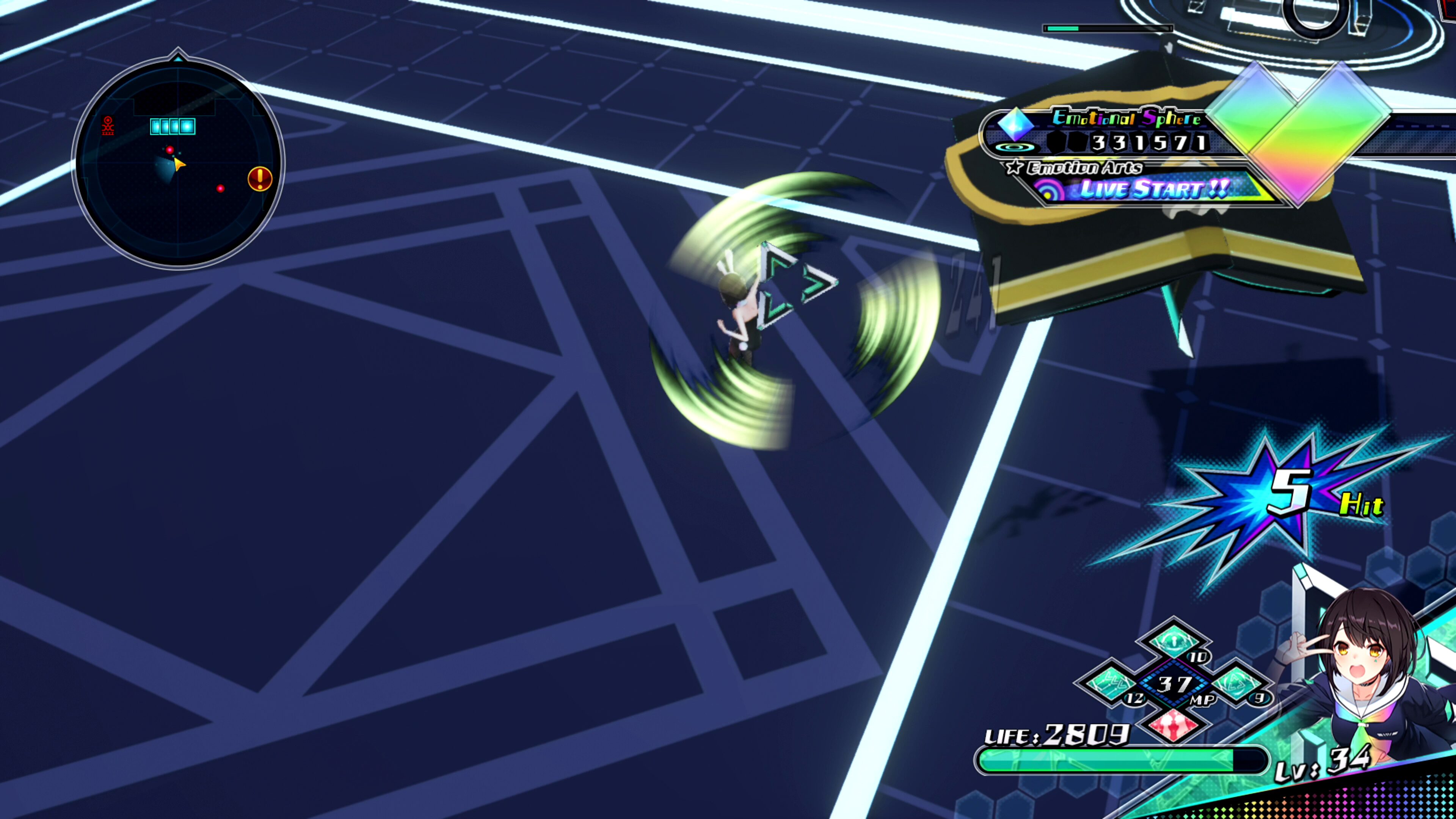Viewport: 1456px width, 819px height.
Task: Select the red enemy skull icon on the minimap
Action: click(x=108, y=126)
